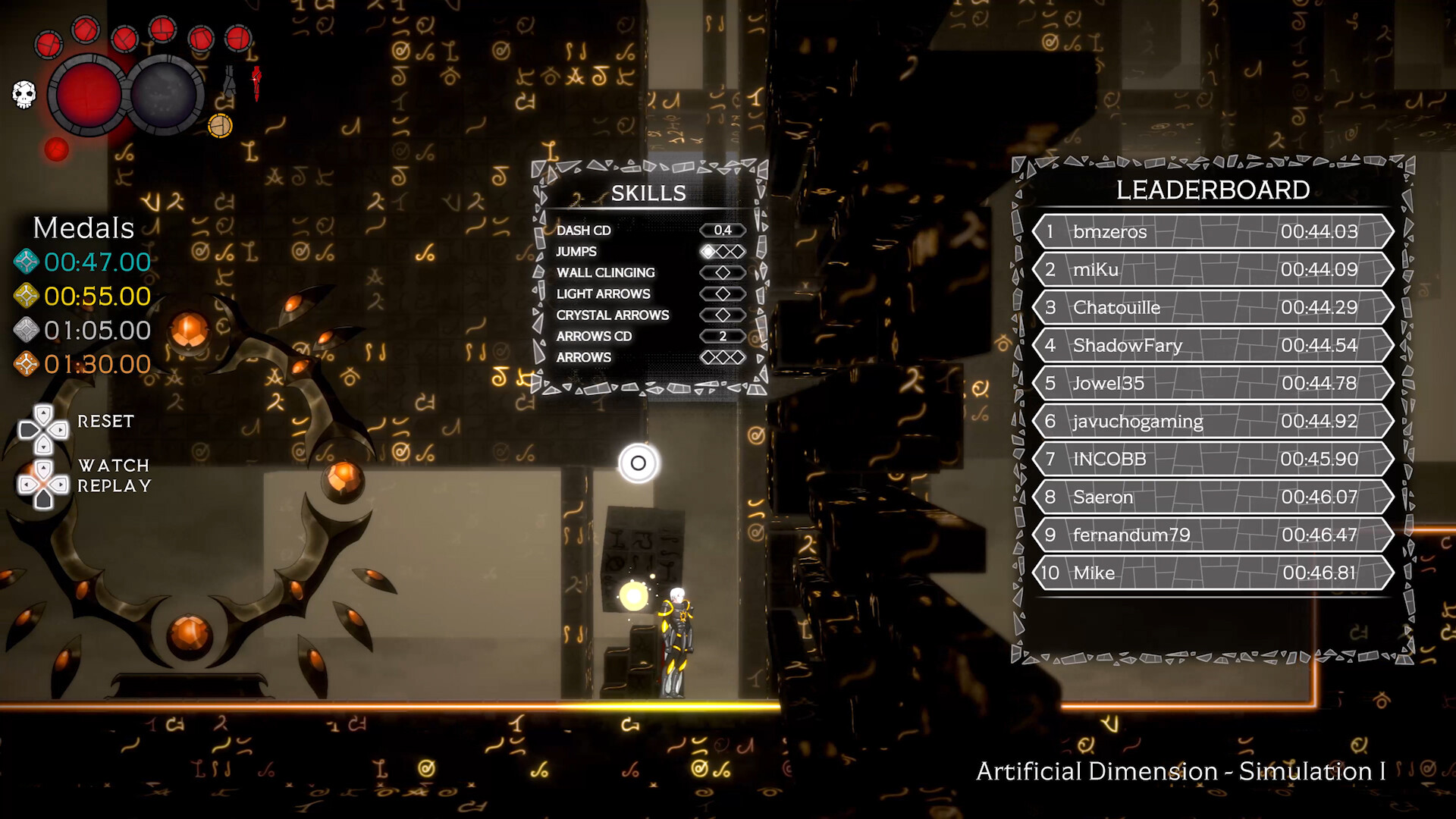Toggle the Crystal Arrows skill diamond
This screenshot has width=1456, height=819.
[x=723, y=315]
